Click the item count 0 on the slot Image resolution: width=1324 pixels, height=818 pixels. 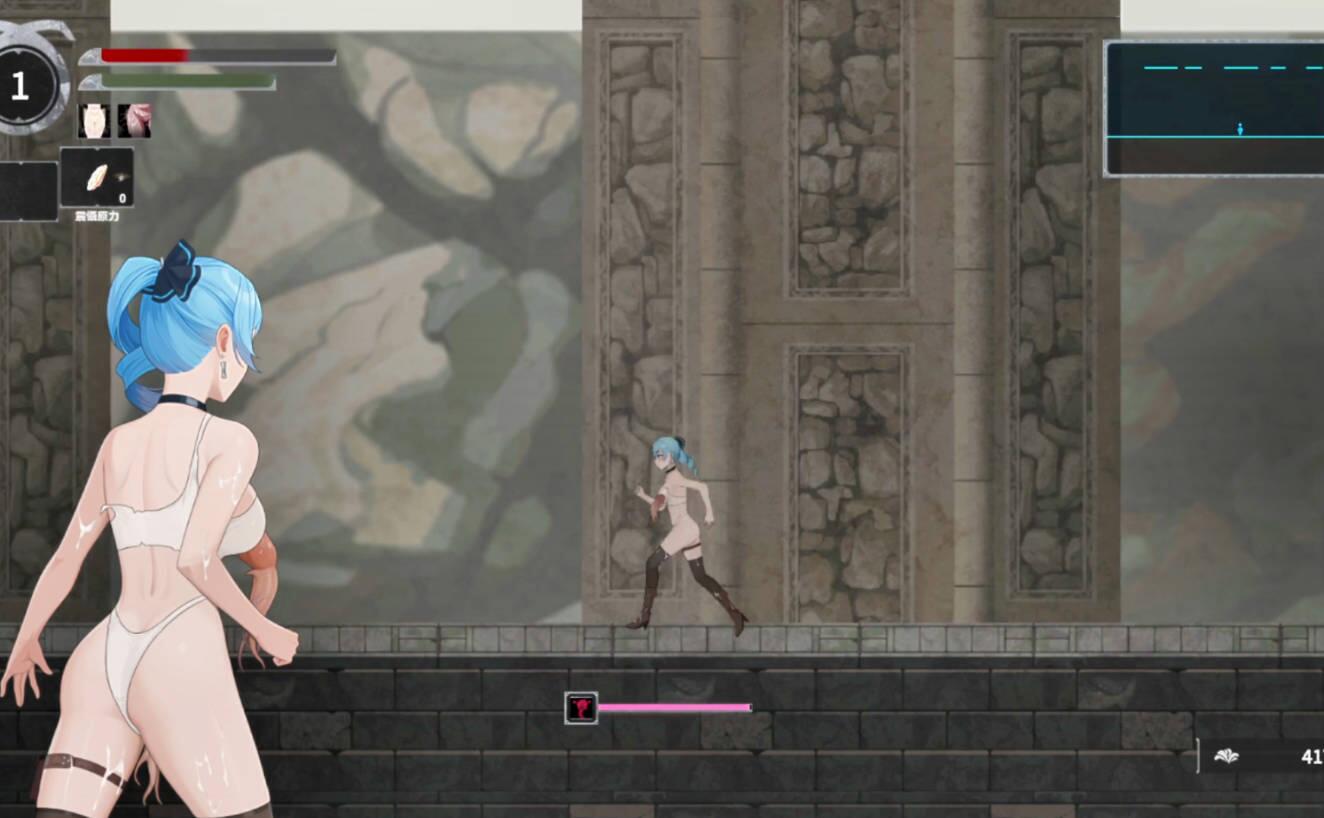(x=122, y=198)
